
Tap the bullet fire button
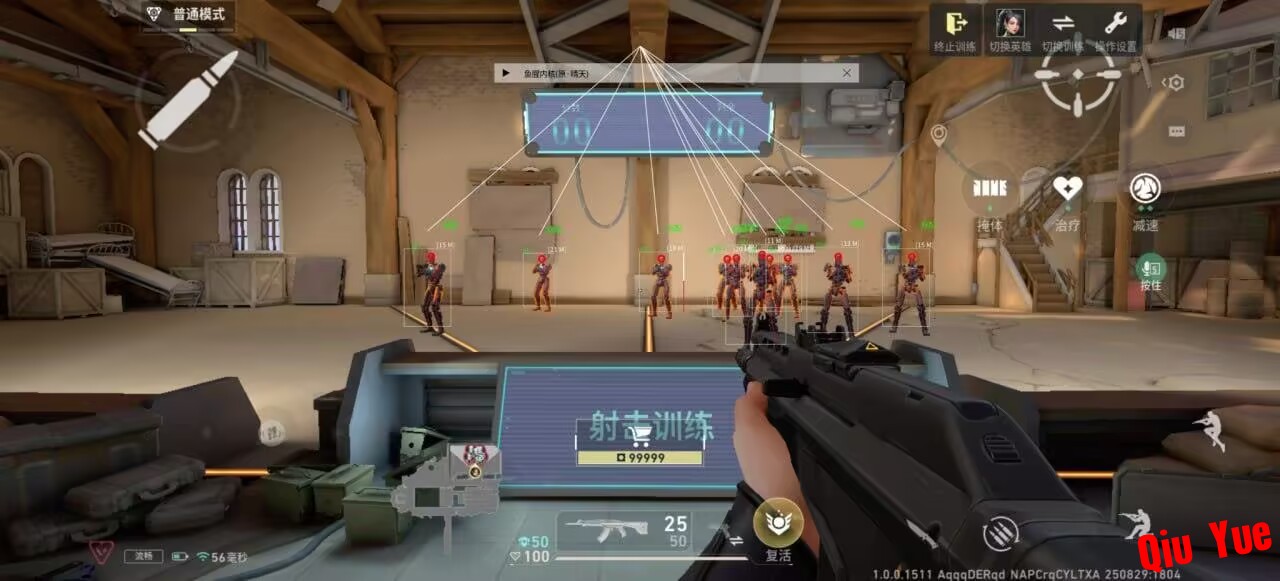pyautogui.click(x=188, y=100)
